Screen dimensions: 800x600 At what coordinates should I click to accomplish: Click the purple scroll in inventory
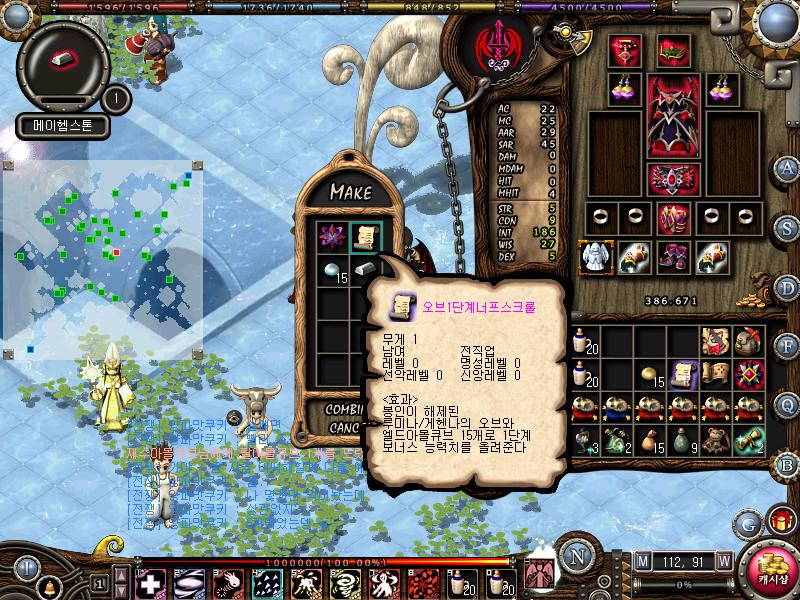(684, 374)
